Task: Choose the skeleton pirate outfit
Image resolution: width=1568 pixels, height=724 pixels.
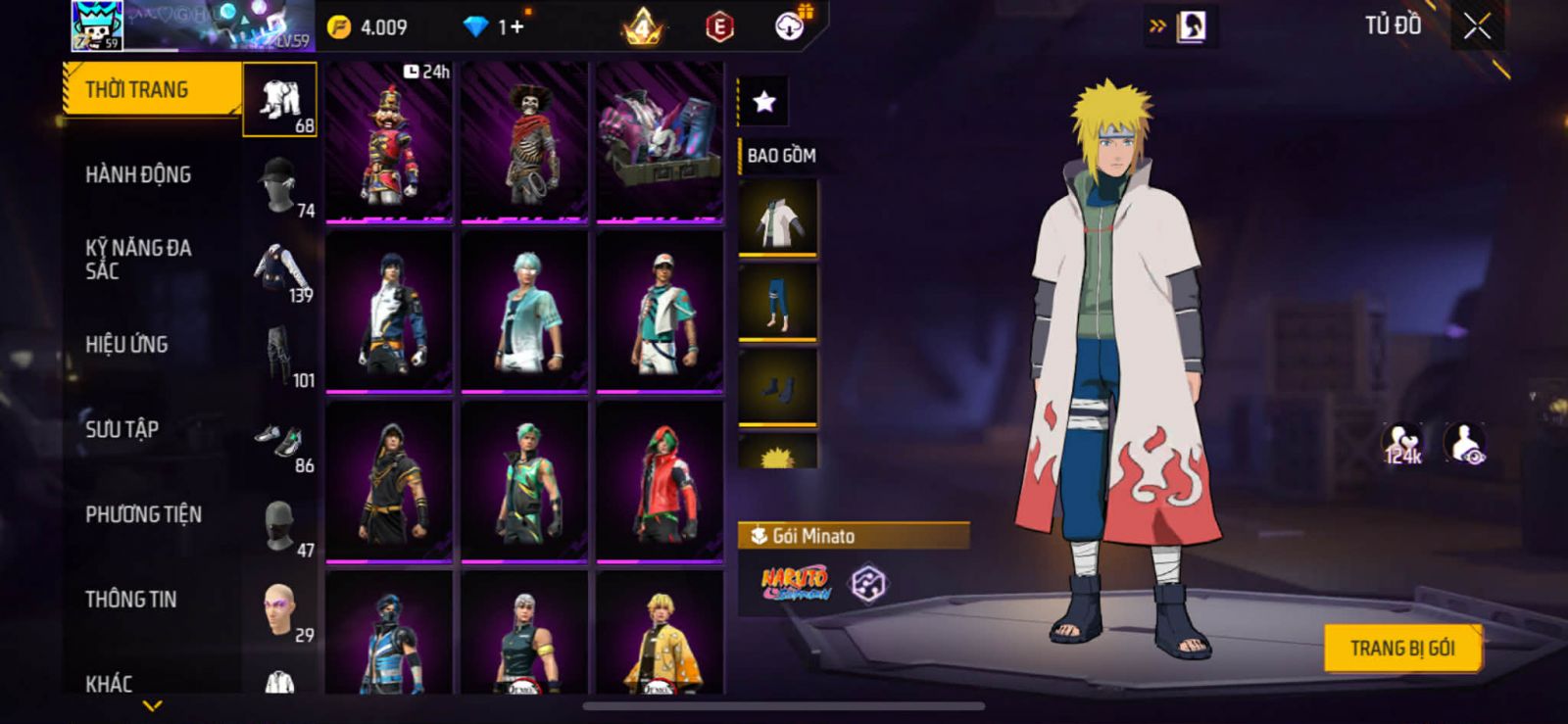Action: click(524, 142)
